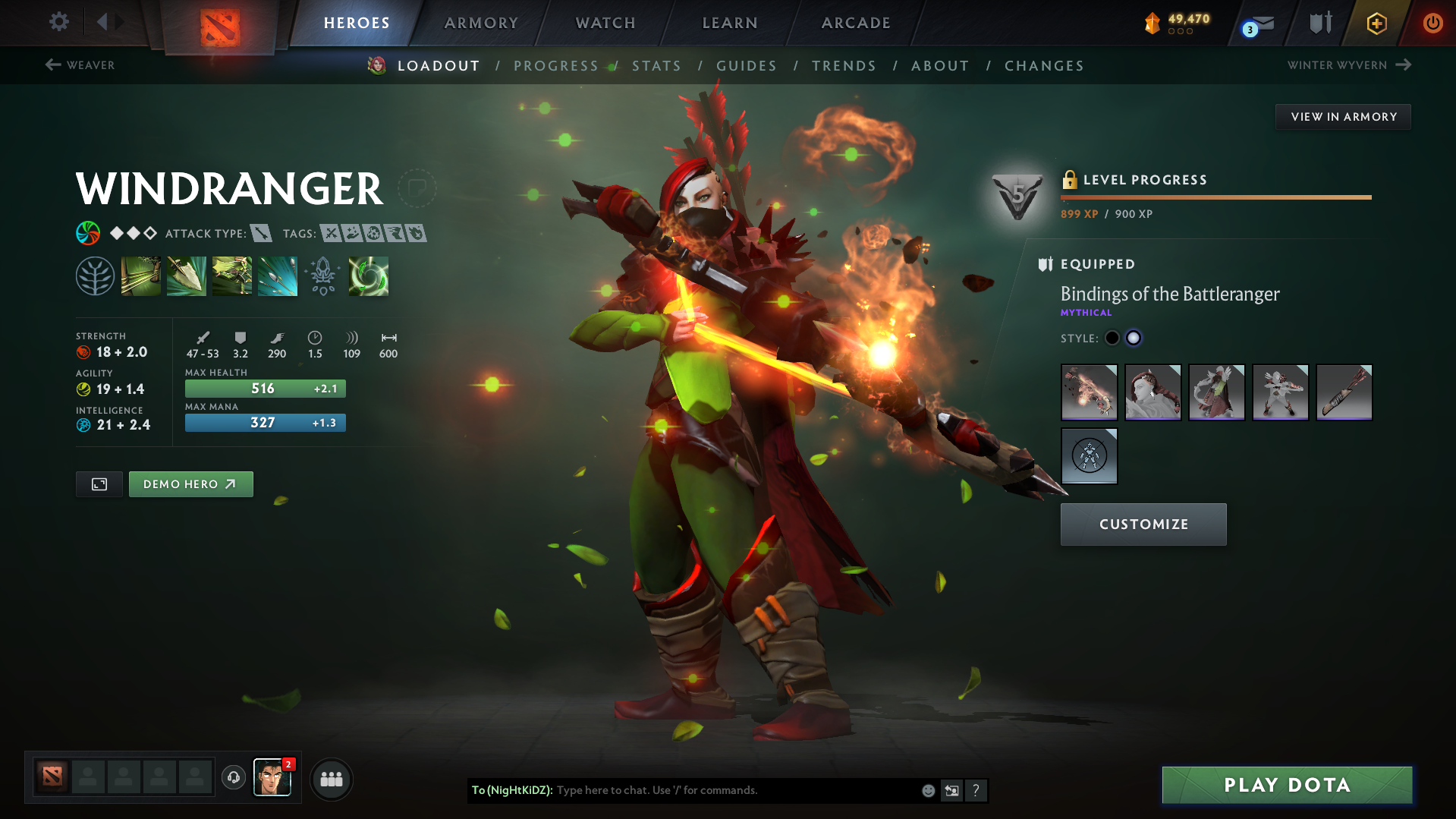Click View in Armory
The width and height of the screenshot is (1456, 819).
[1343, 116]
